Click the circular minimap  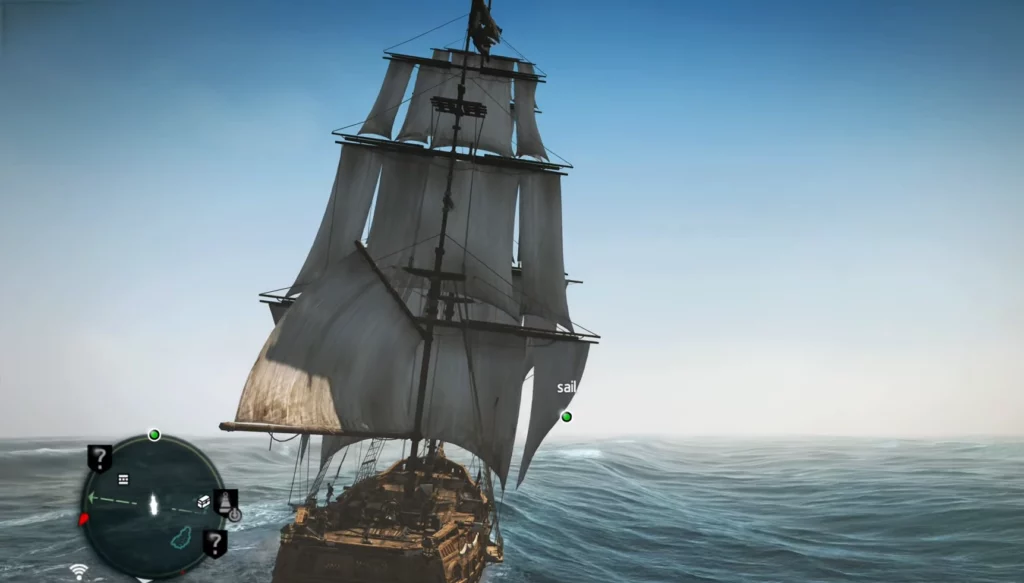click(x=153, y=505)
